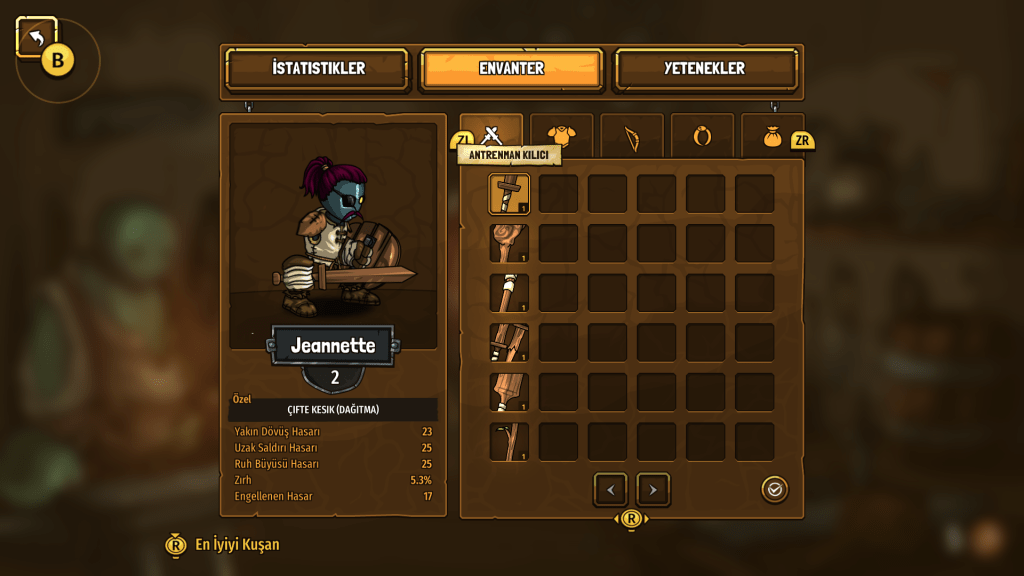Click the checkmark confirm button
This screenshot has height=576, width=1024.
pyautogui.click(x=774, y=489)
